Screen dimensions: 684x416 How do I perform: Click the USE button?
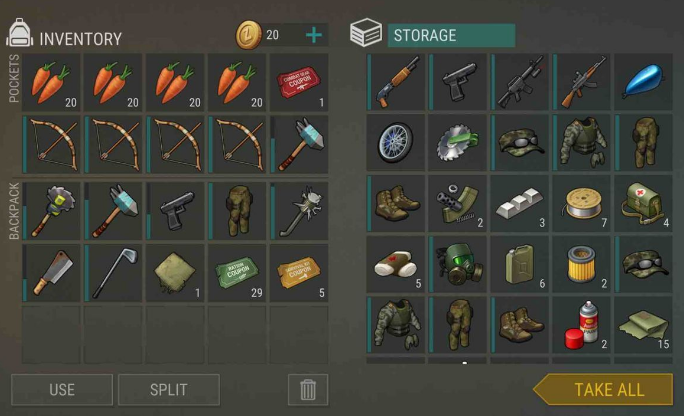pyautogui.click(x=62, y=389)
